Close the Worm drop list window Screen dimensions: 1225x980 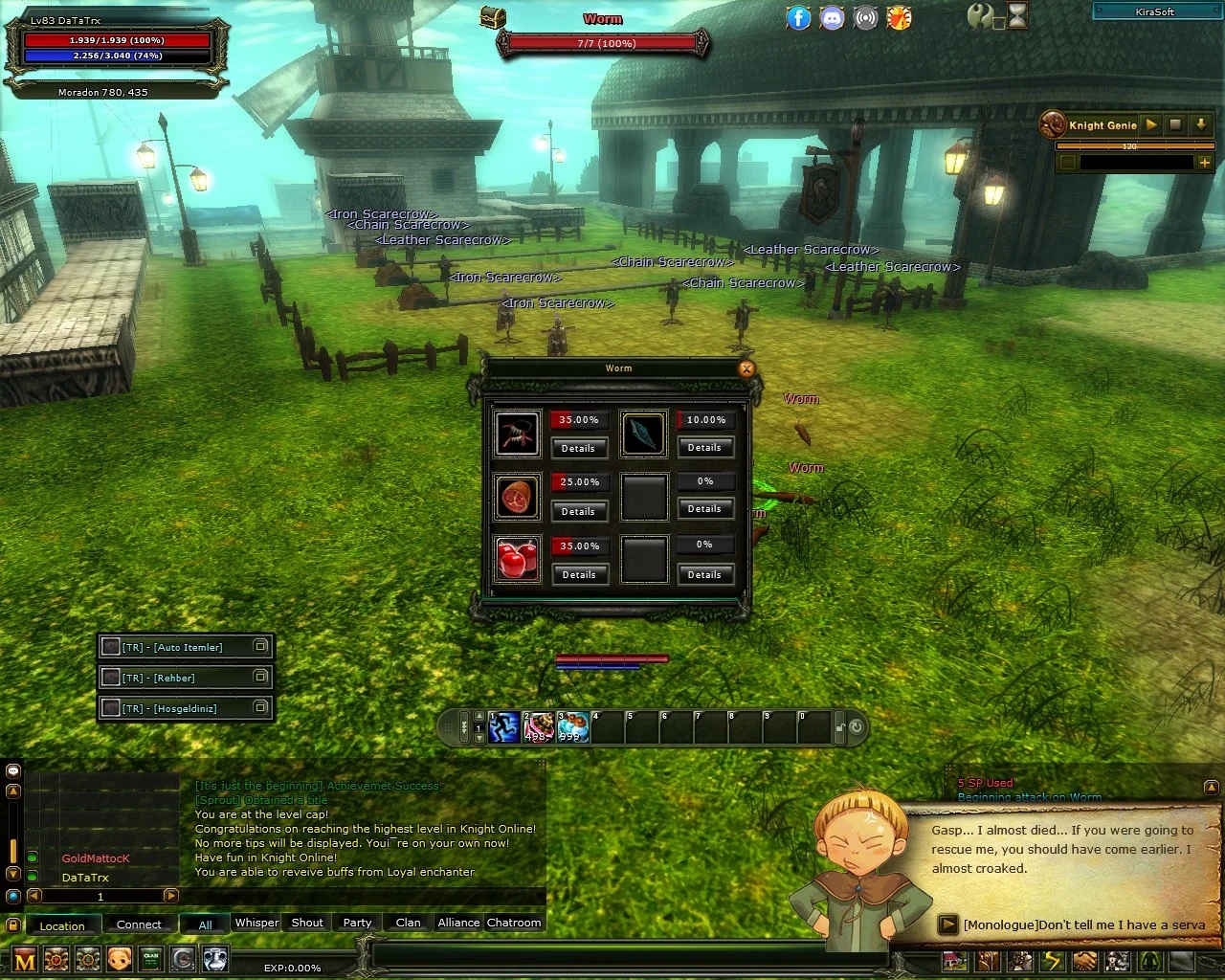coord(746,368)
